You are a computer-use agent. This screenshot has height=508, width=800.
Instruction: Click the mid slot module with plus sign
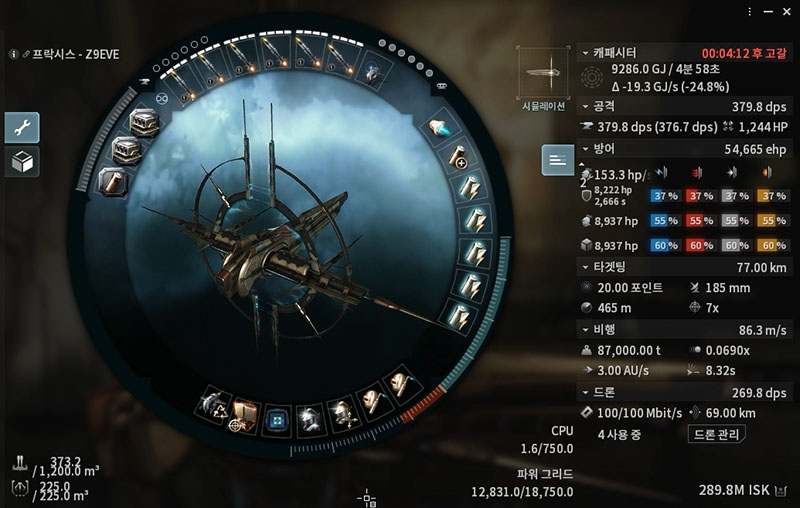point(457,157)
